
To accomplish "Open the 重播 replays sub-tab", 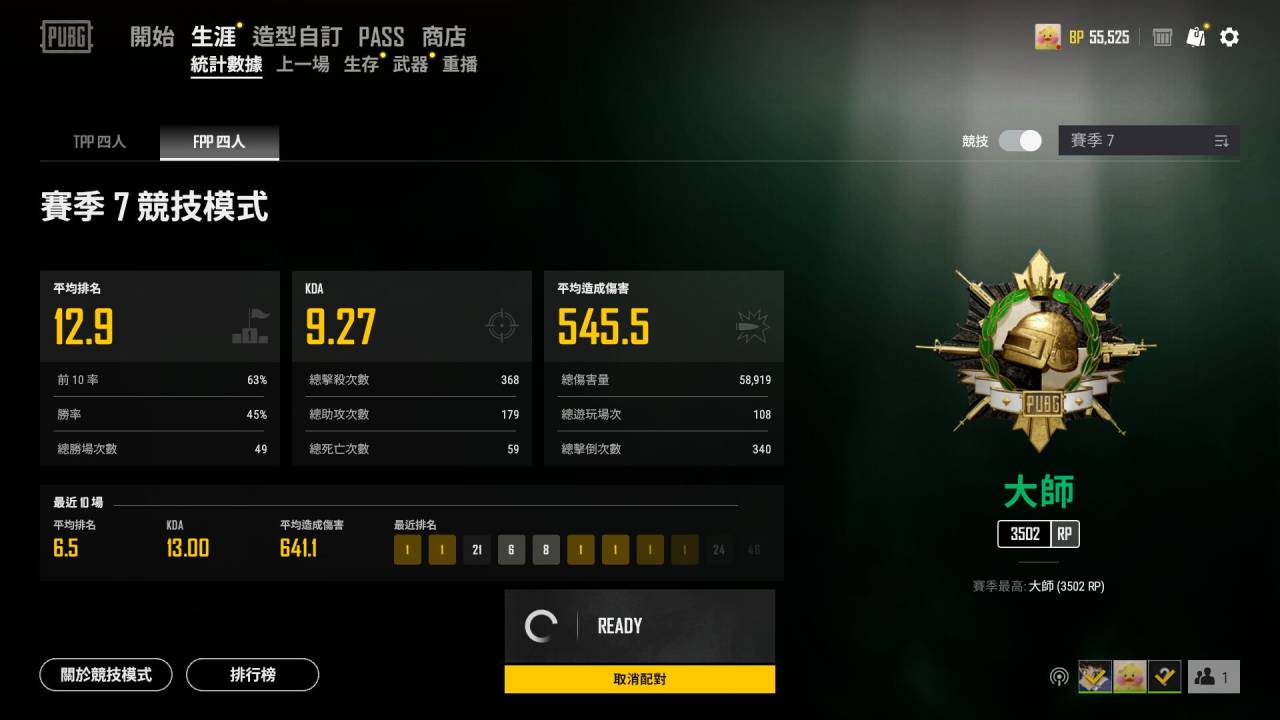I will pyautogui.click(x=460, y=65).
